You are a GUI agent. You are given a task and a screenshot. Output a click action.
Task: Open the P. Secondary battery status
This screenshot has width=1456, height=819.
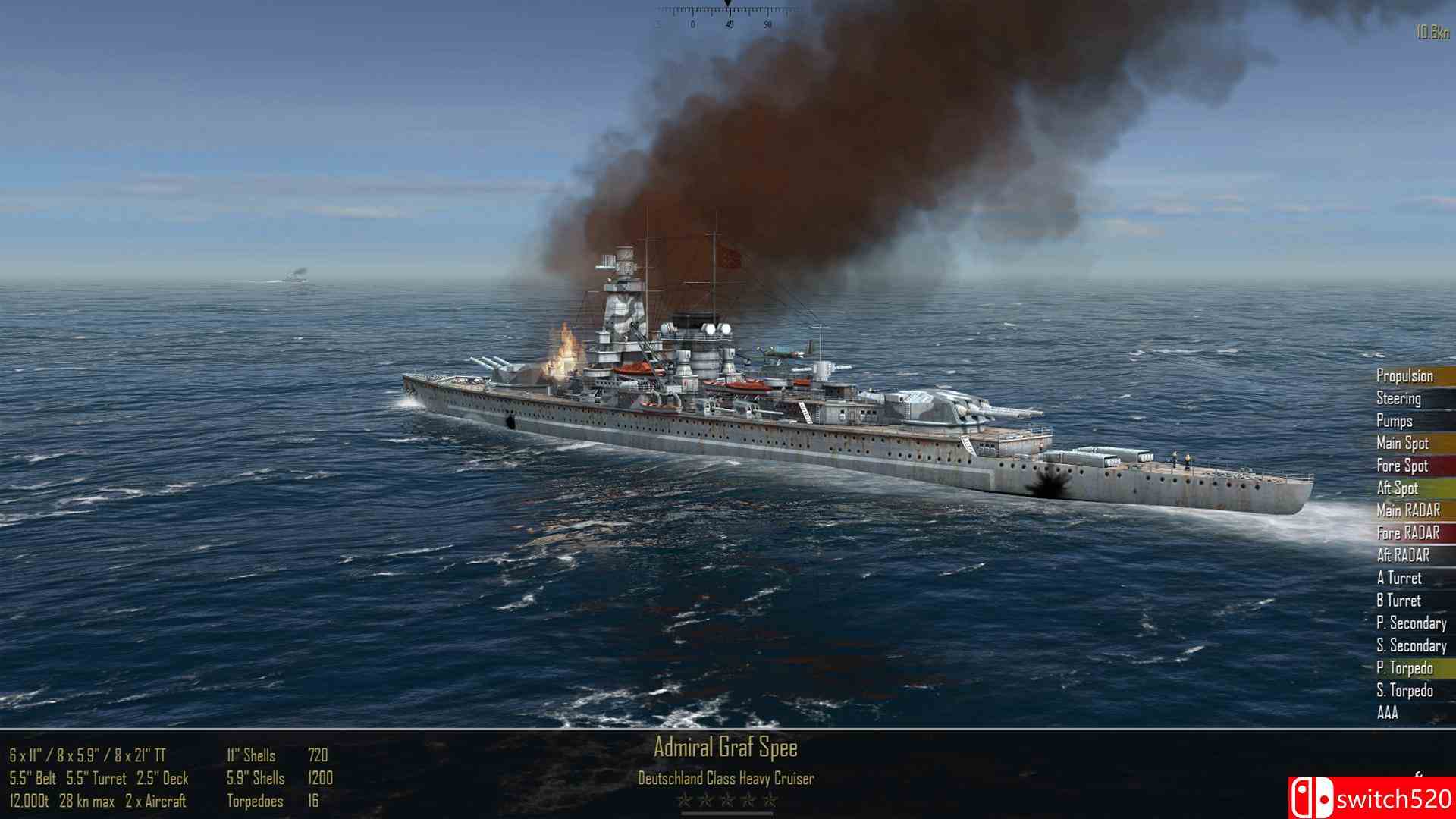point(1410,623)
